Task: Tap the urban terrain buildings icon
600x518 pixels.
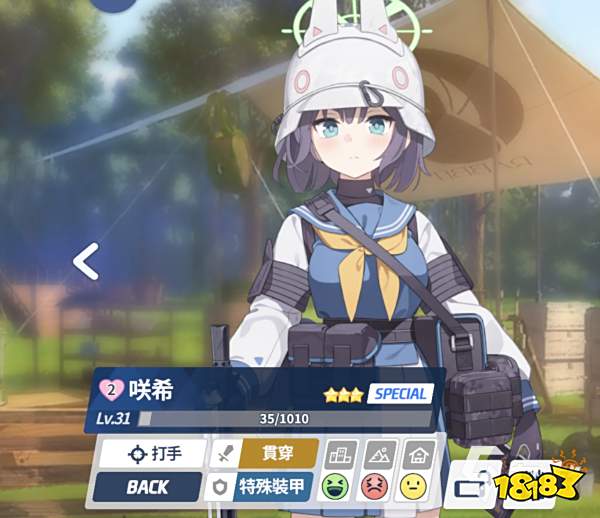Action: pos(342,453)
